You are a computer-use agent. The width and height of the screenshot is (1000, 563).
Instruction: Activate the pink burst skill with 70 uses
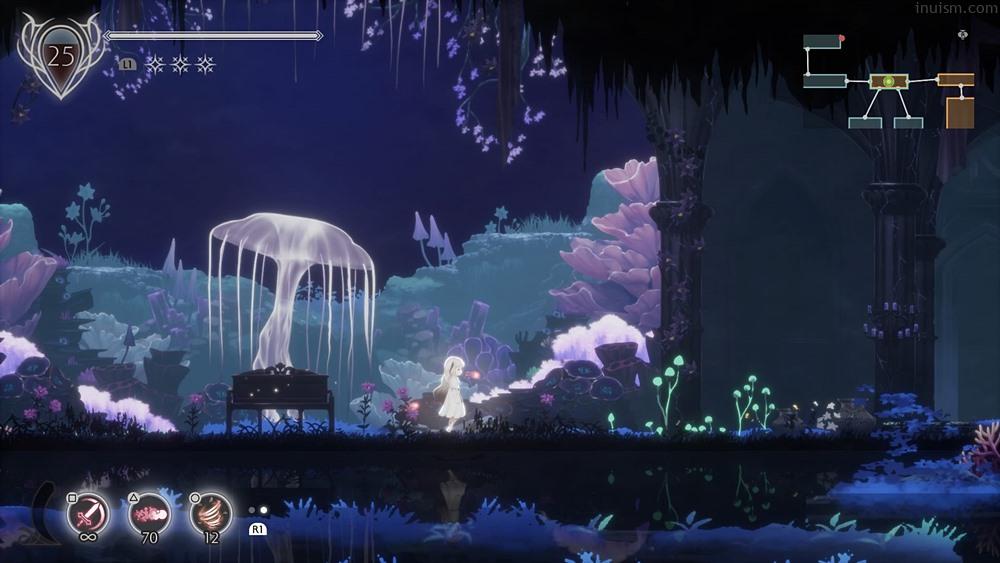pos(150,514)
